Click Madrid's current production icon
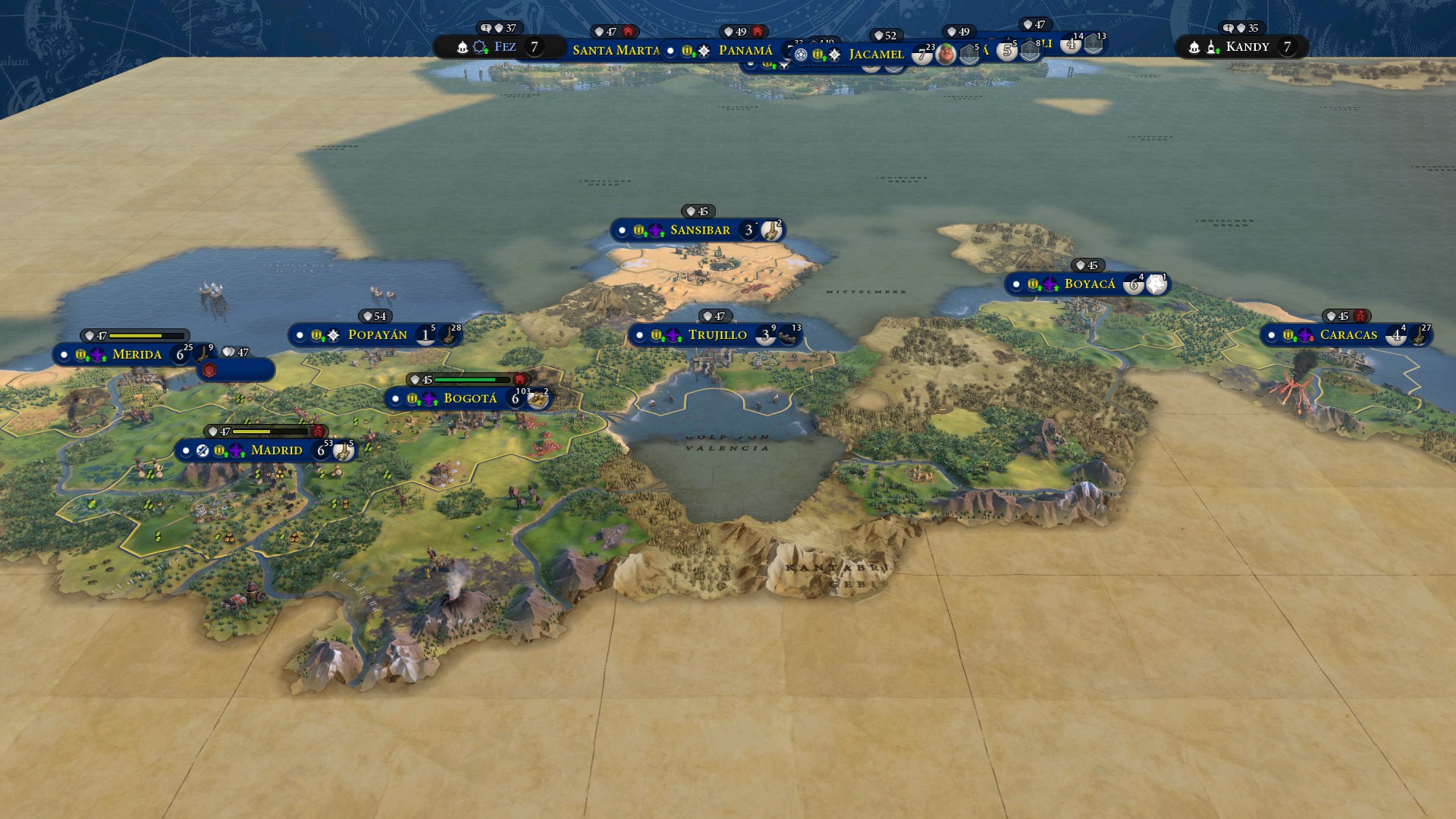 (344, 451)
